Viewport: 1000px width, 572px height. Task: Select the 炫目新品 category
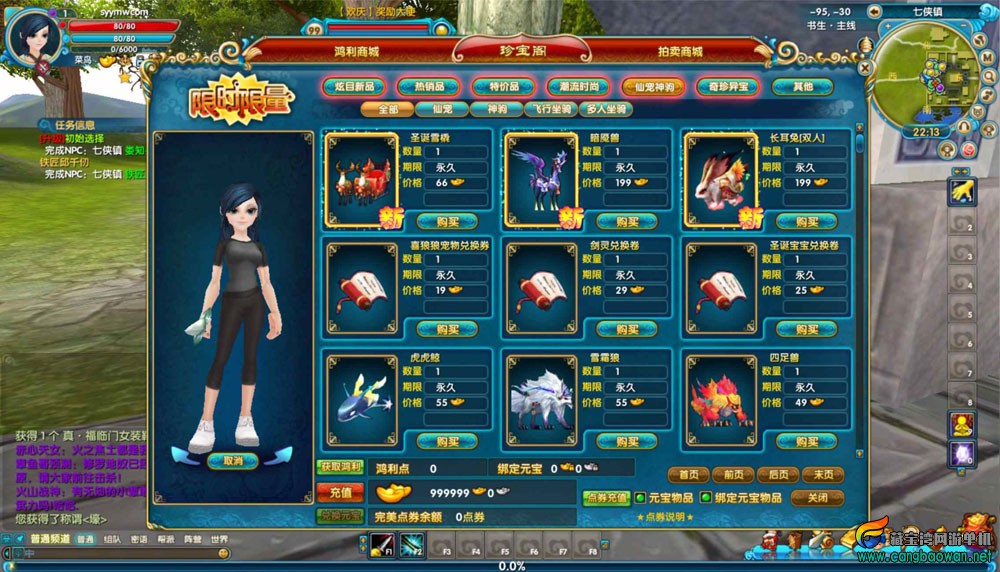(356, 87)
